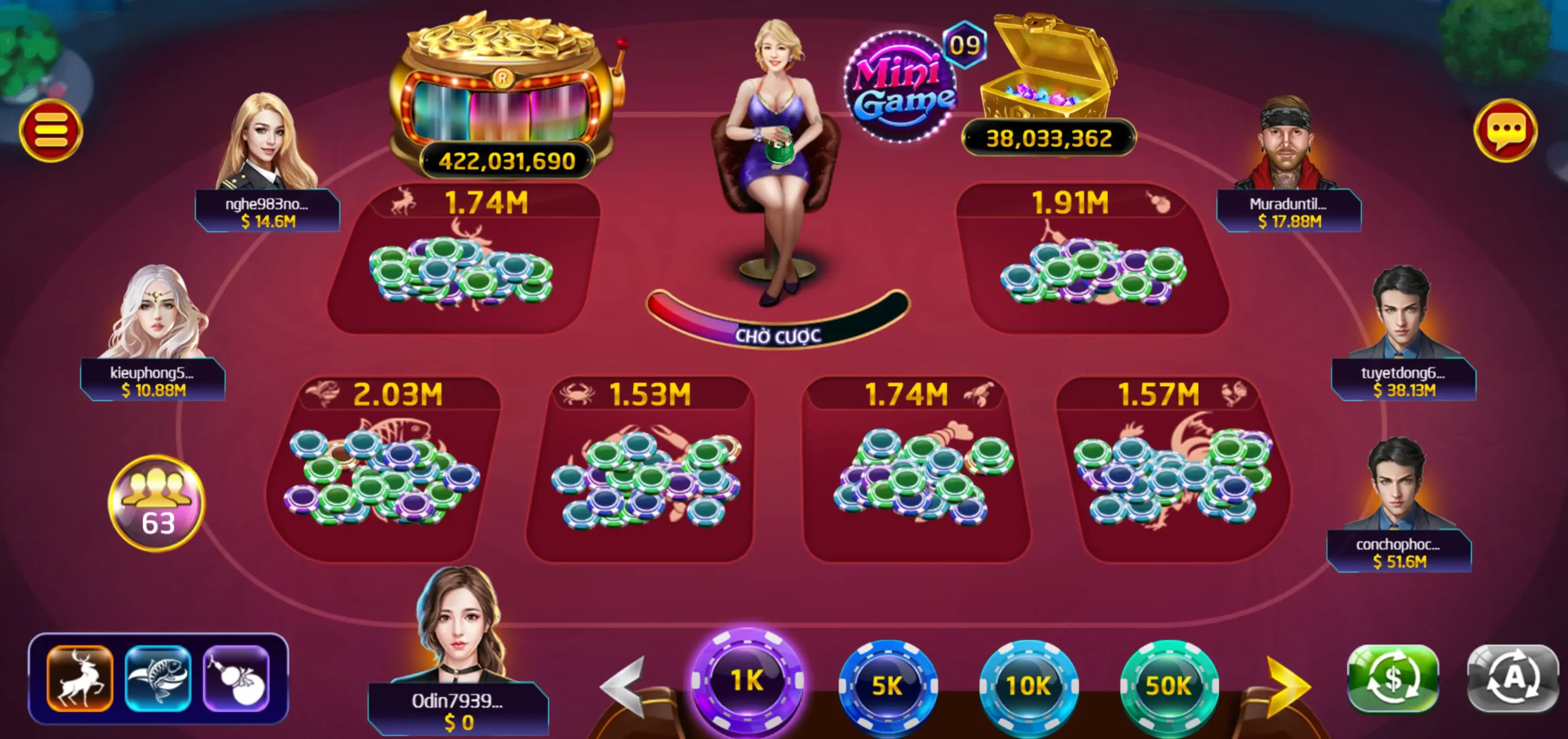Open the chat speech bubble button

[1505, 130]
